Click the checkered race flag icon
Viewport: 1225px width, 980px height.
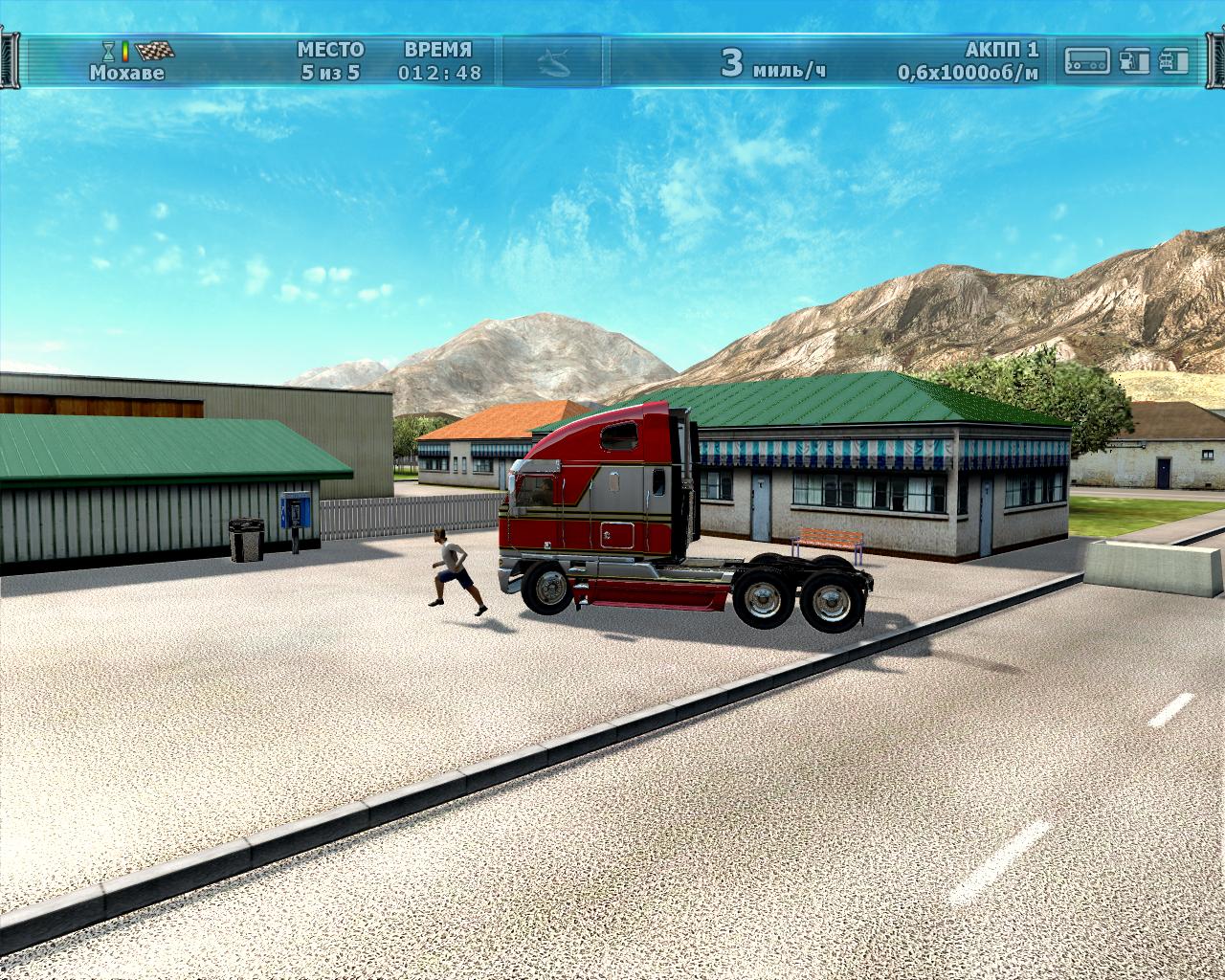click(x=153, y=51)
